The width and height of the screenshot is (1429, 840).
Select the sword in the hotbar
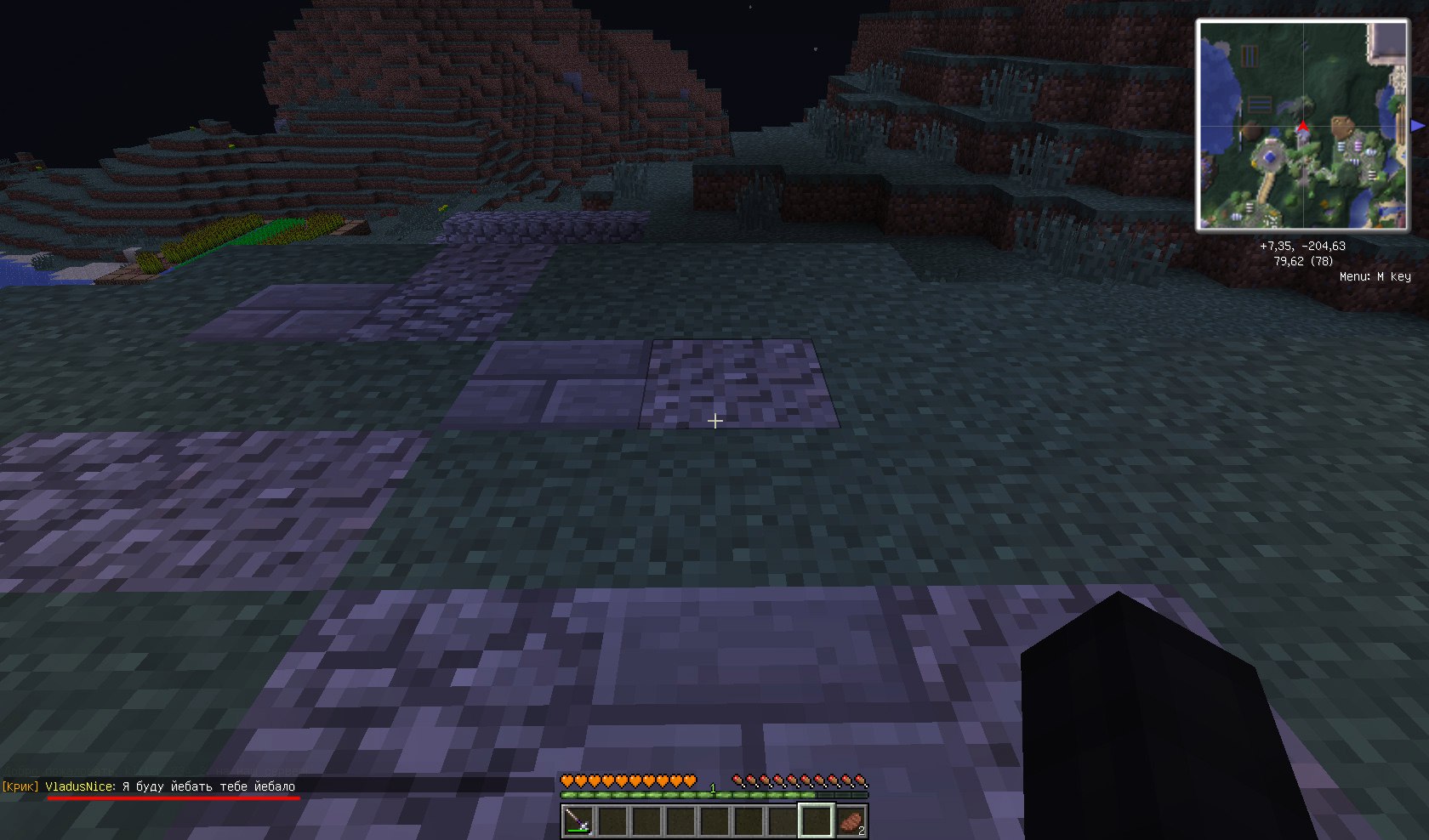[578, 820]
